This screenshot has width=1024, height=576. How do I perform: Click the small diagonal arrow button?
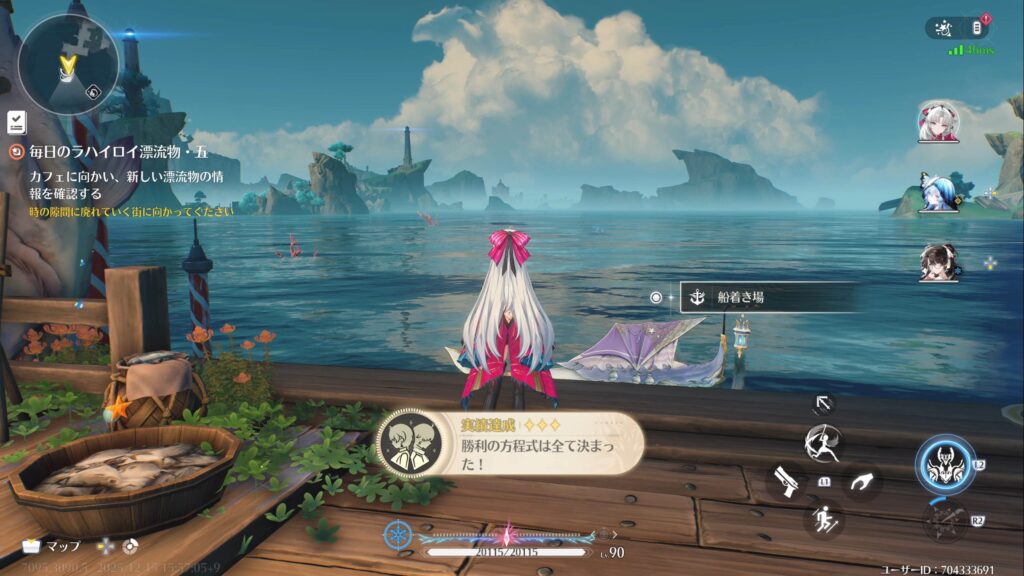pyautogui.click(x=823, y=403)
